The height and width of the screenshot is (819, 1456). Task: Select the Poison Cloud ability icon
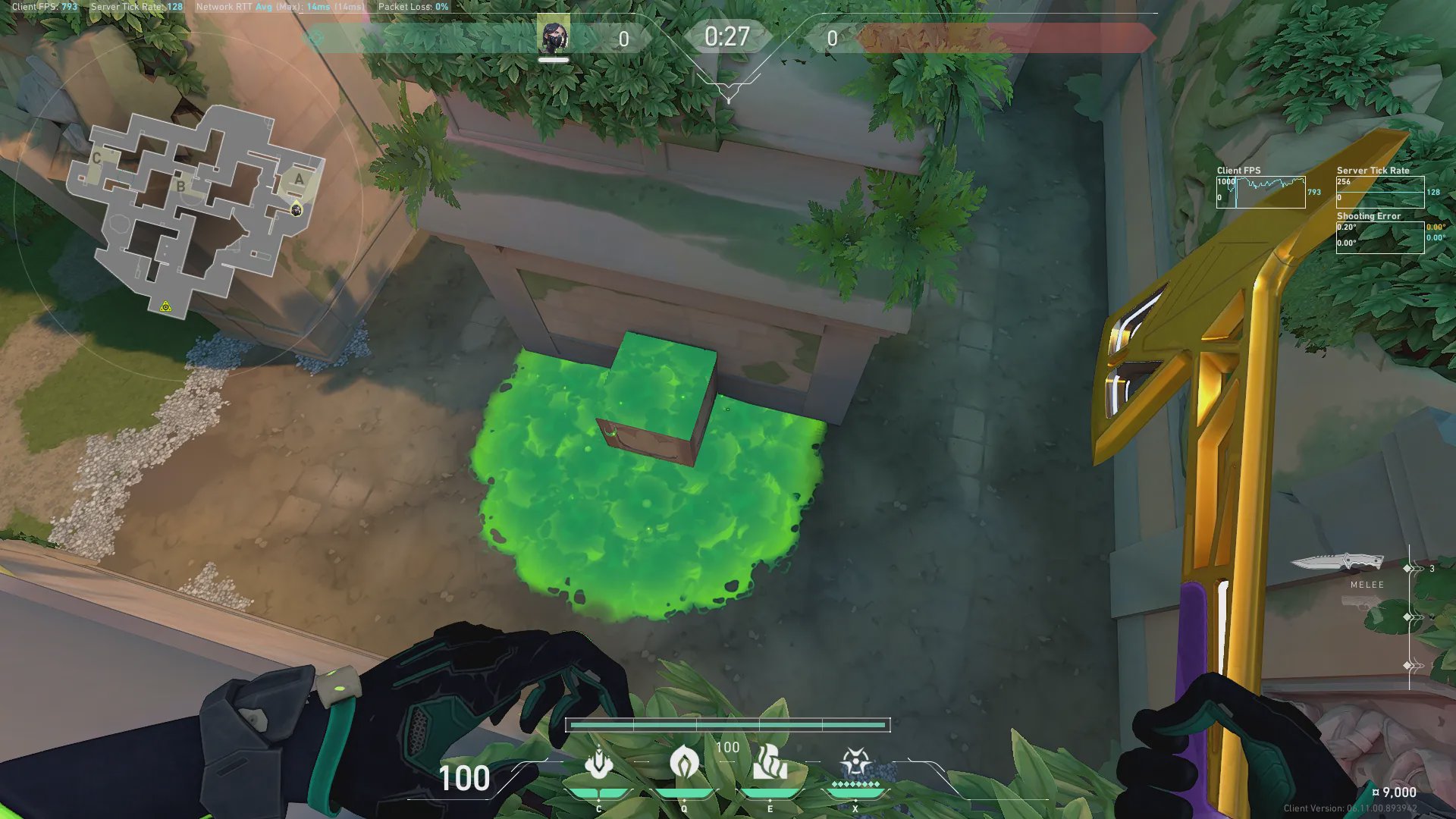tap(684, 762)
